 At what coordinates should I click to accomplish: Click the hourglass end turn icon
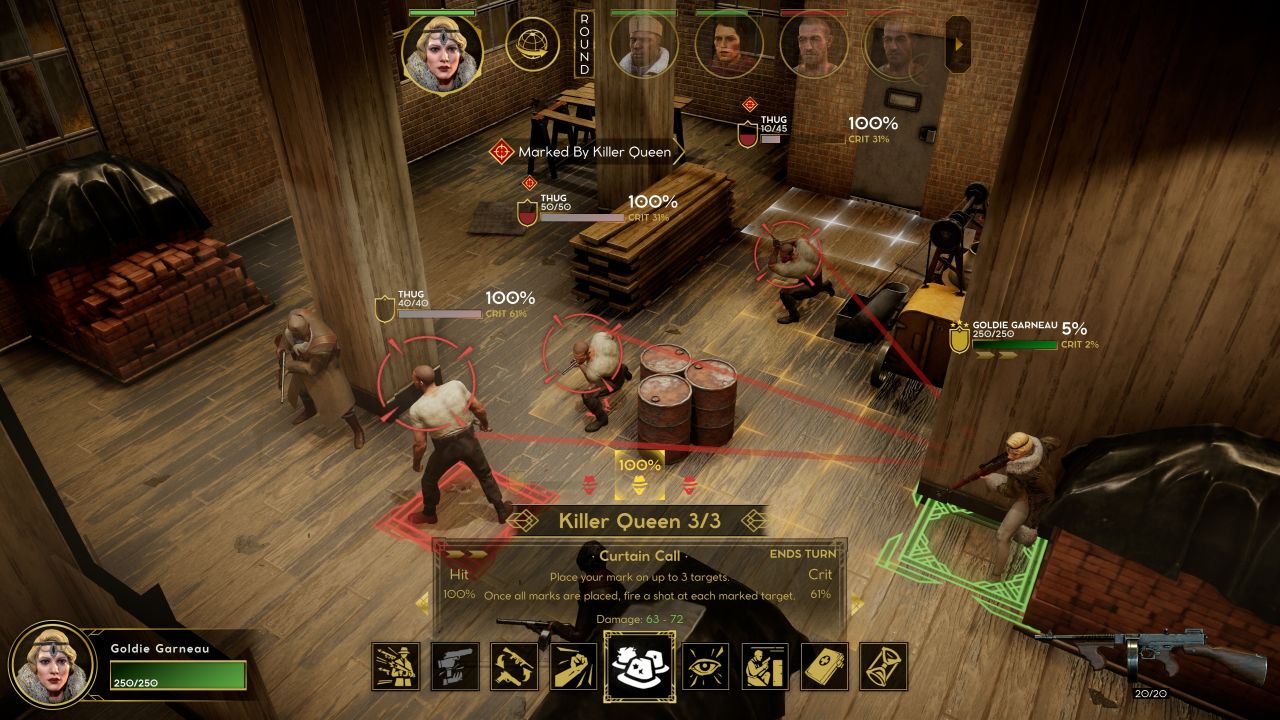click(x=883, y=667)
